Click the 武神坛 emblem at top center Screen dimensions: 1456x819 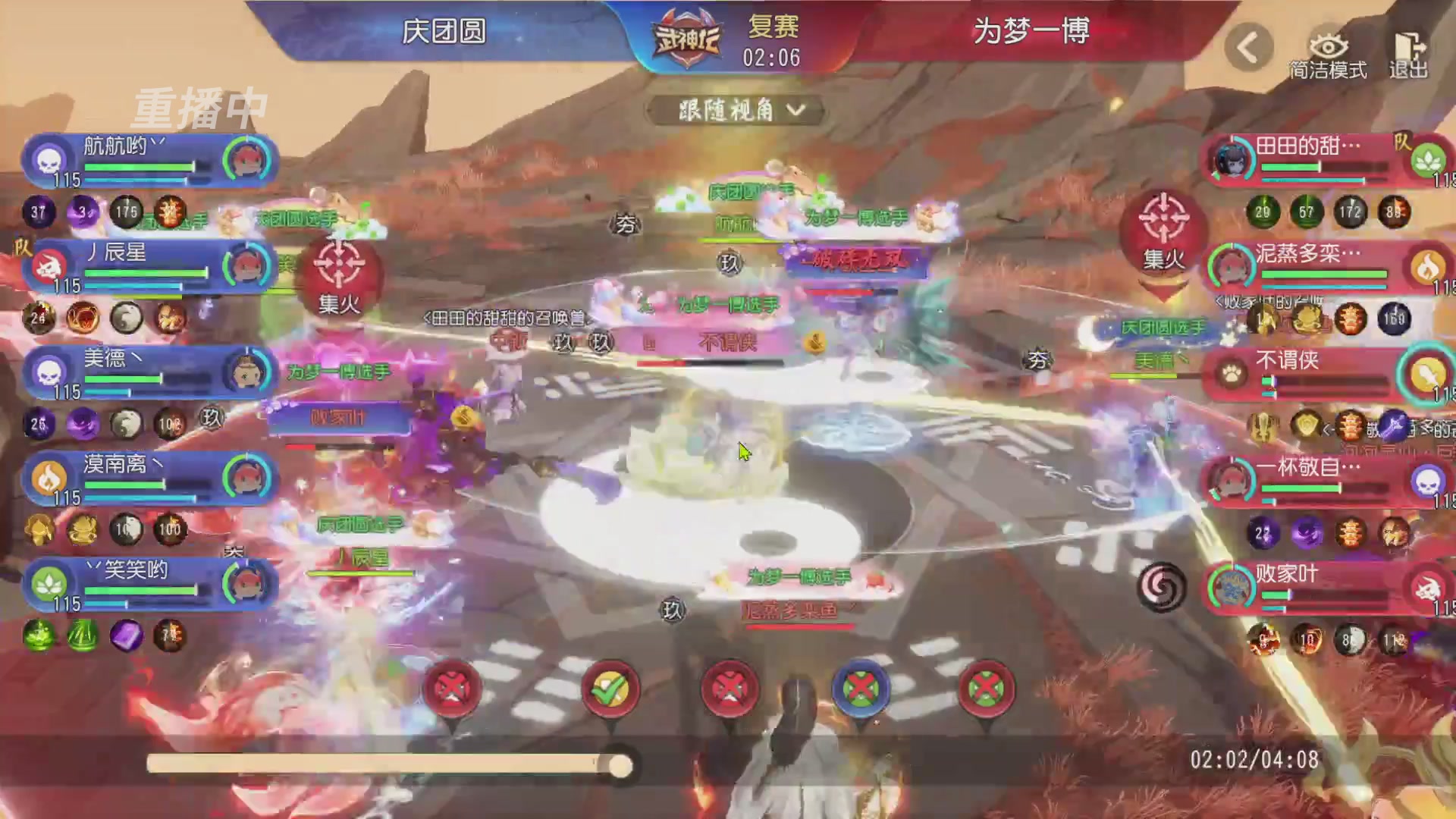(x=686, y=34)
